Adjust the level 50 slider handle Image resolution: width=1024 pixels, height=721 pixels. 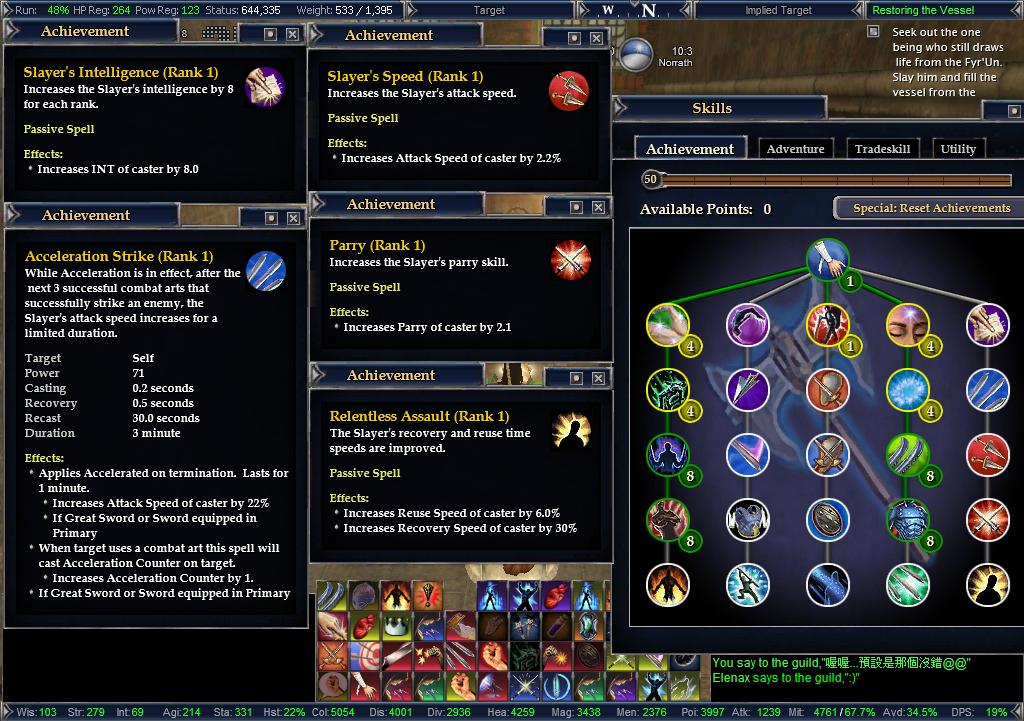point(651,180)
